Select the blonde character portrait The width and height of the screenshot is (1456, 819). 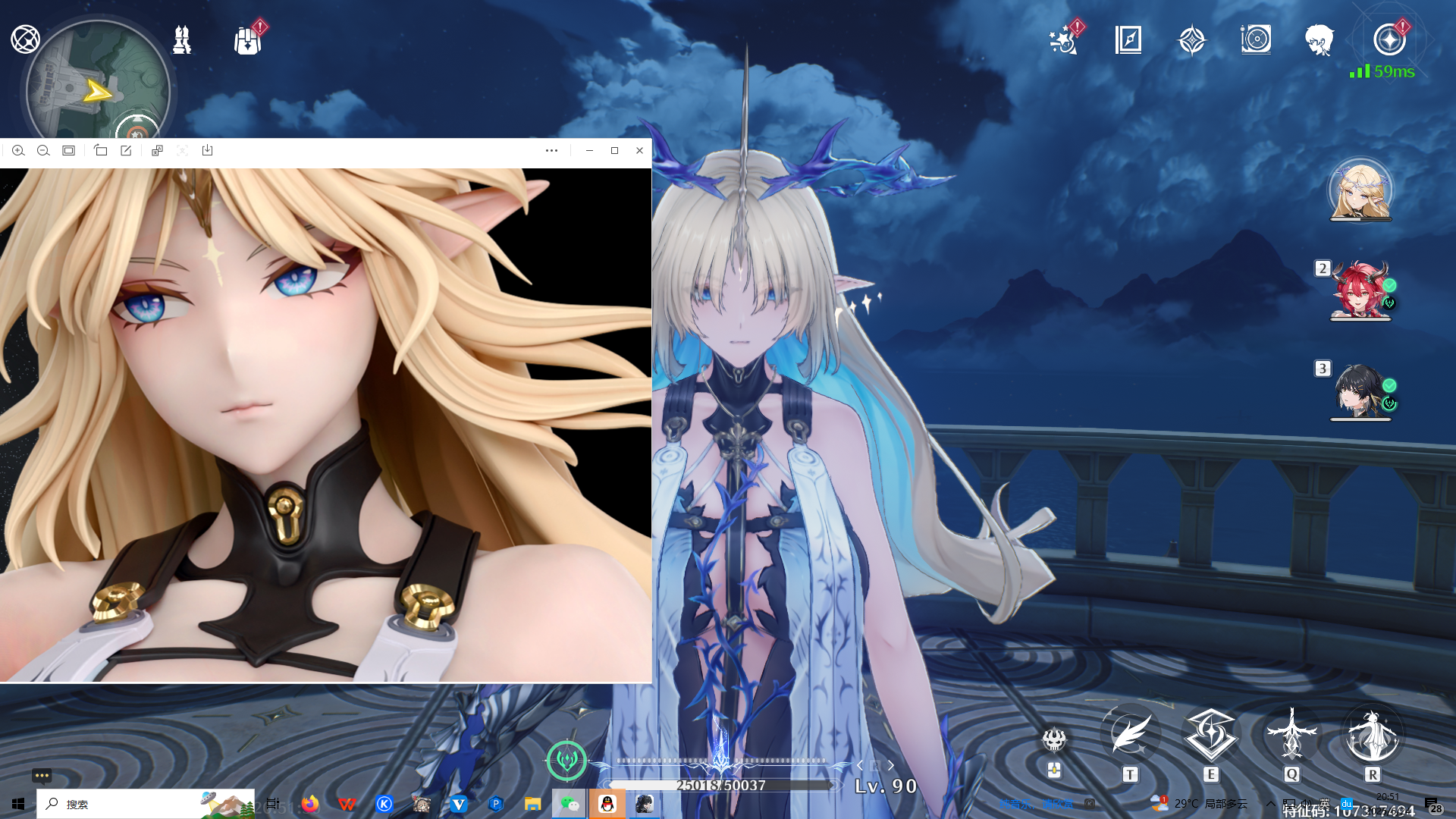[x=1360, y=190]
